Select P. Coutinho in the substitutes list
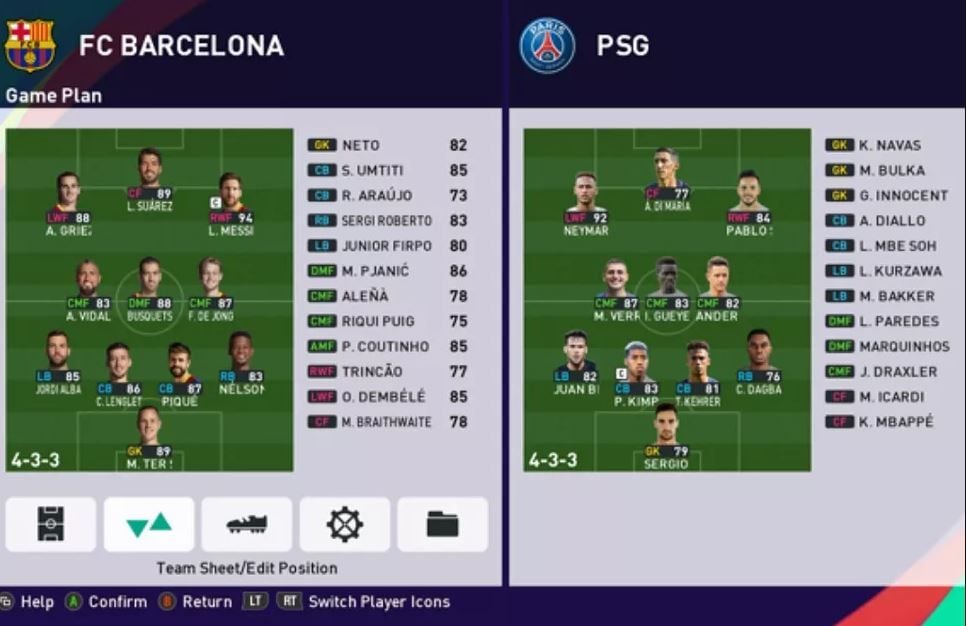 click(x=388, y=346)
